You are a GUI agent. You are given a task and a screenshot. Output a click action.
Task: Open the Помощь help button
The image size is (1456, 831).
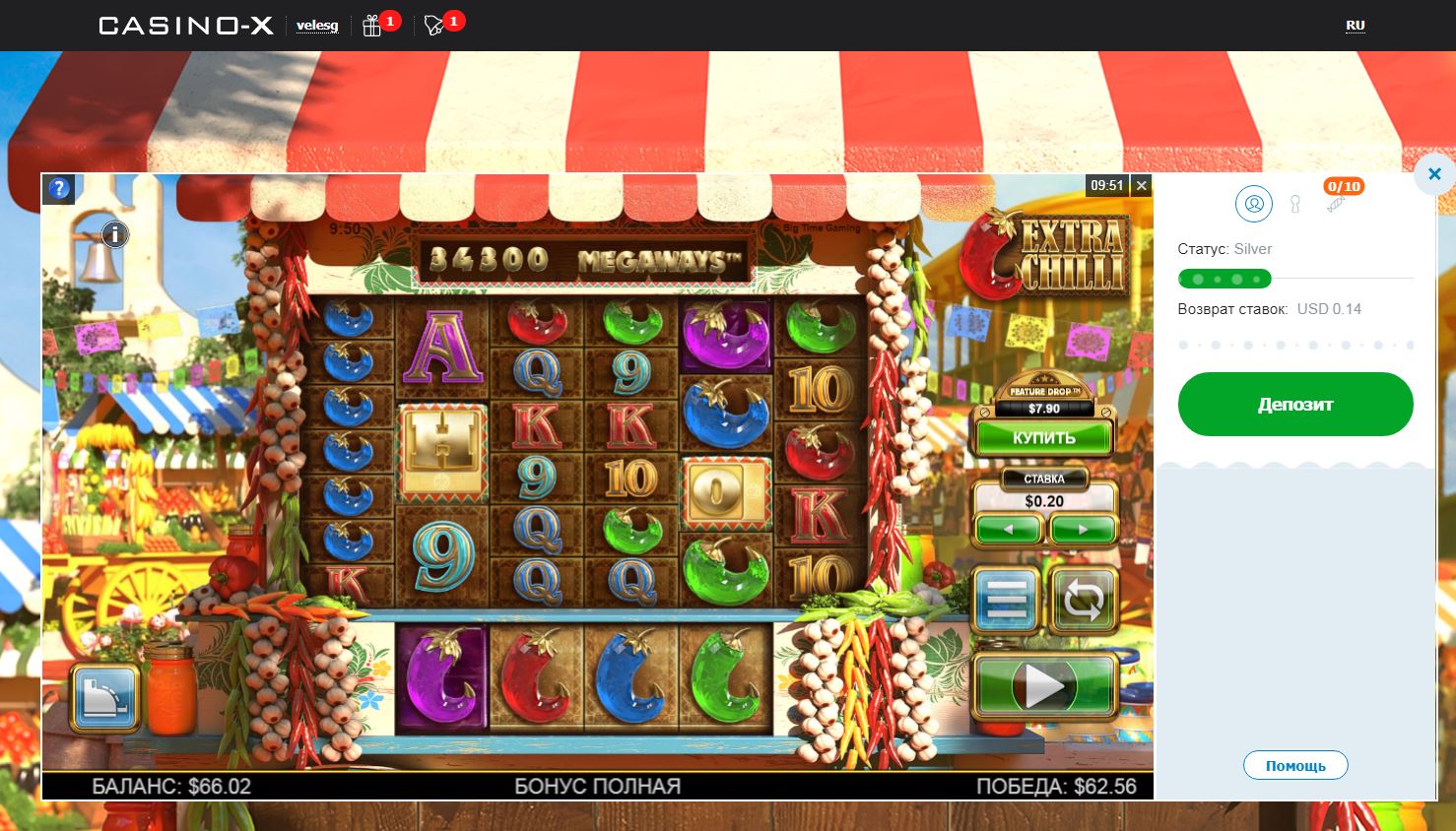tap(1295, 765)
